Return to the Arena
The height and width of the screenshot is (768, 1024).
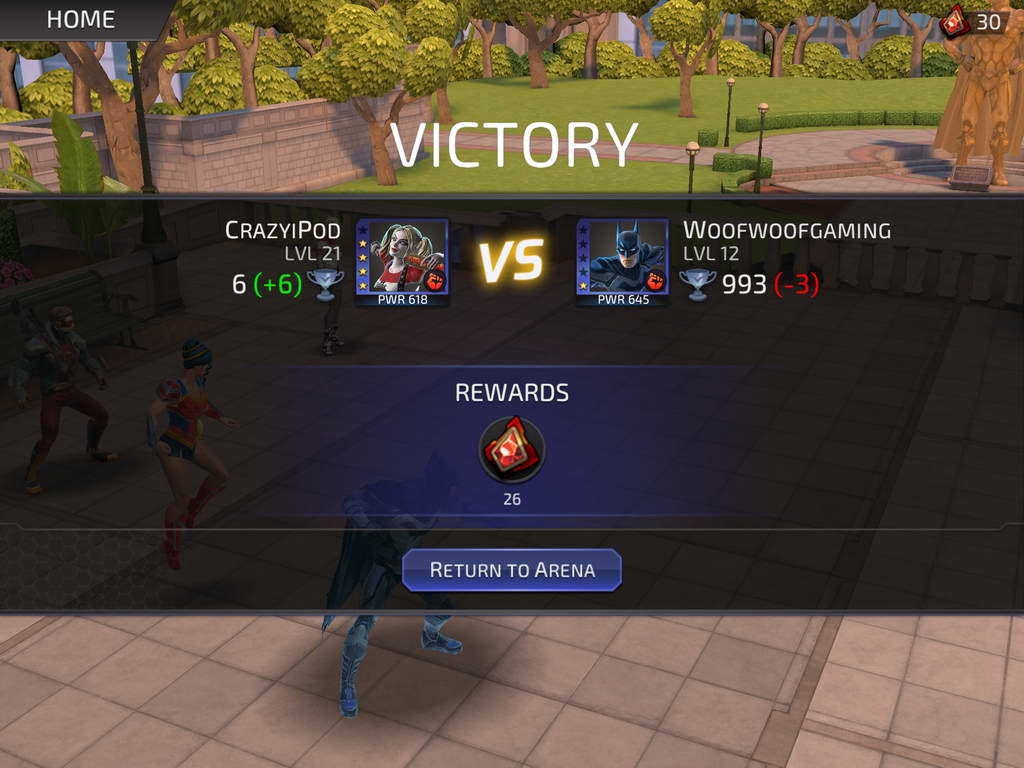click(x=512, y=570)
